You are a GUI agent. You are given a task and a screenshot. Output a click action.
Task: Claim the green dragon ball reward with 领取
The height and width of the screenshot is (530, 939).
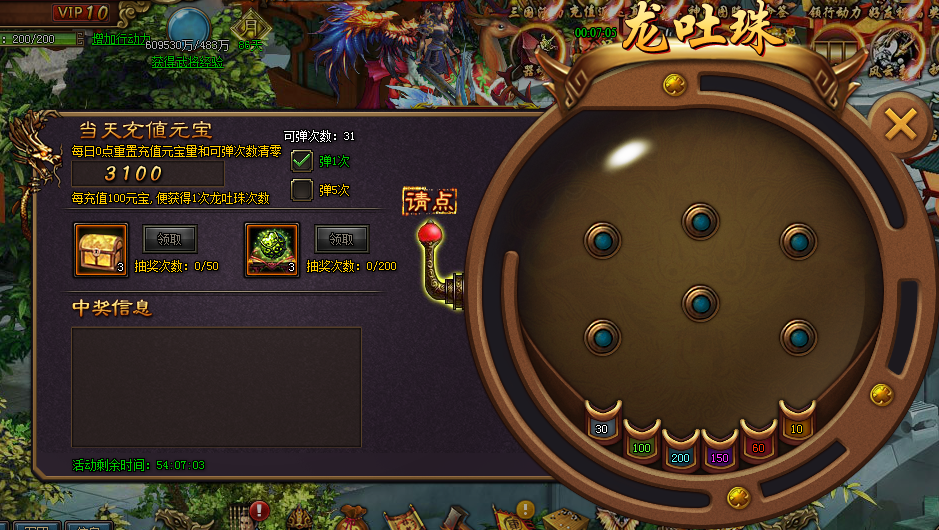(x=342, y=239)
